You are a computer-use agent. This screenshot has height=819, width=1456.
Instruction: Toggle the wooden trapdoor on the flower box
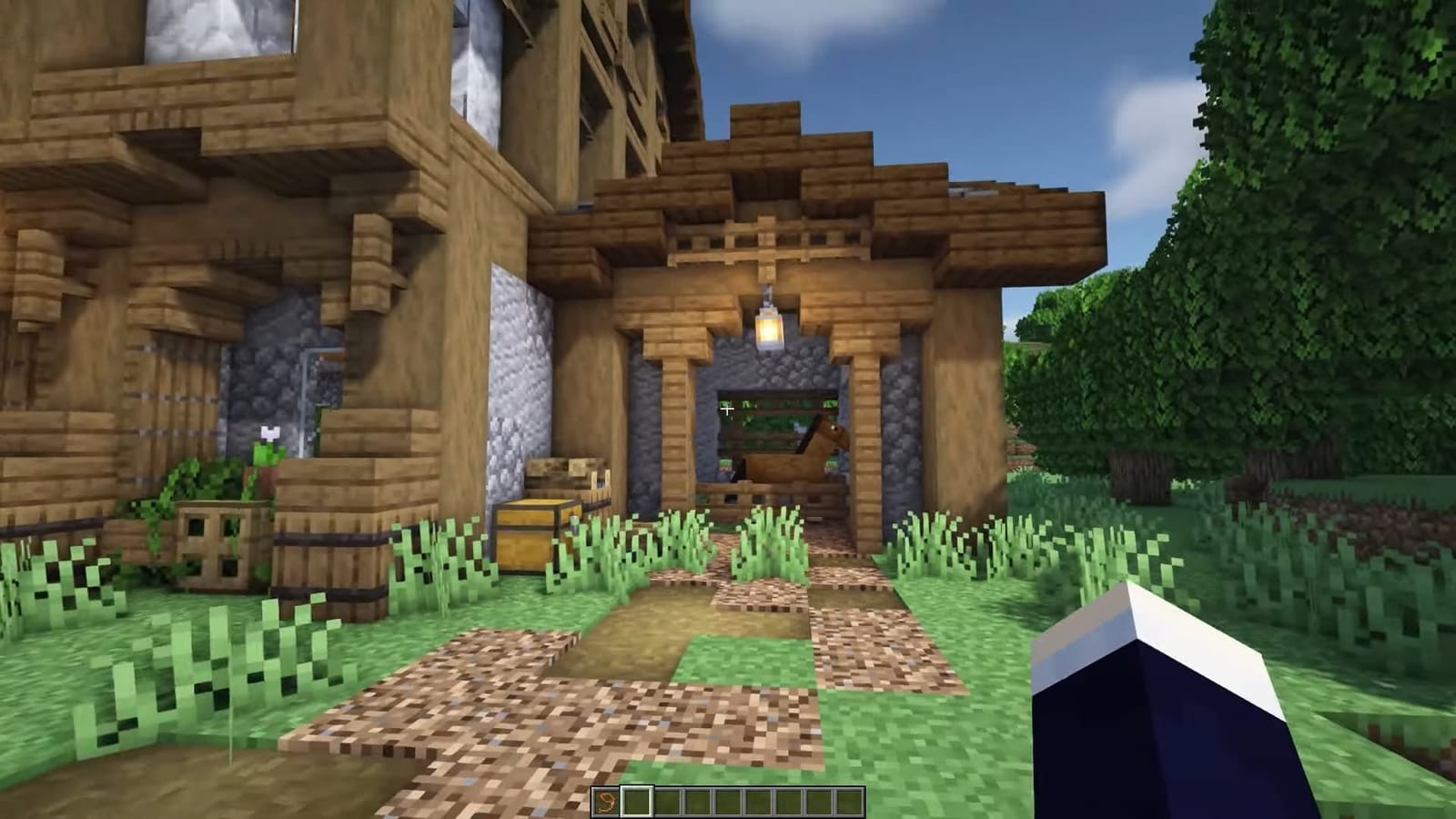pos(211,543)
